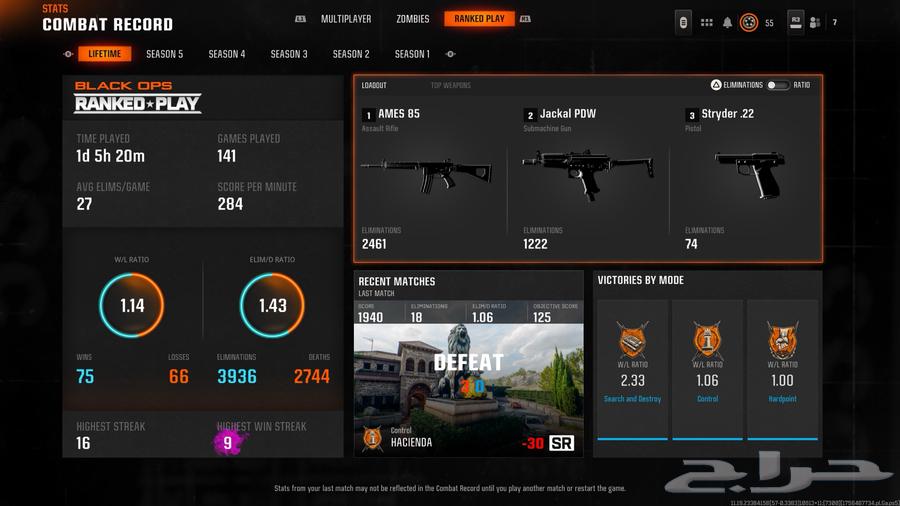Show Season 5 stats
900x506 pixels.
click(x=164, y=54)
